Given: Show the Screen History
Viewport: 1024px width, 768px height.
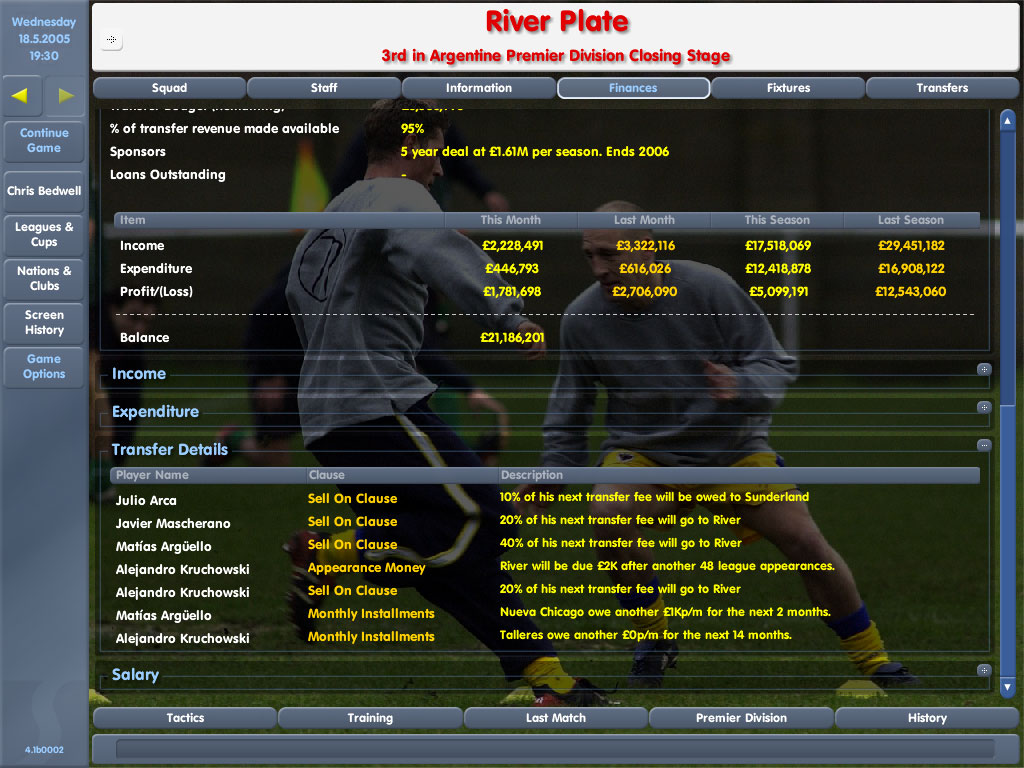Looking at the screenshot, I should (x=44, y=322).
